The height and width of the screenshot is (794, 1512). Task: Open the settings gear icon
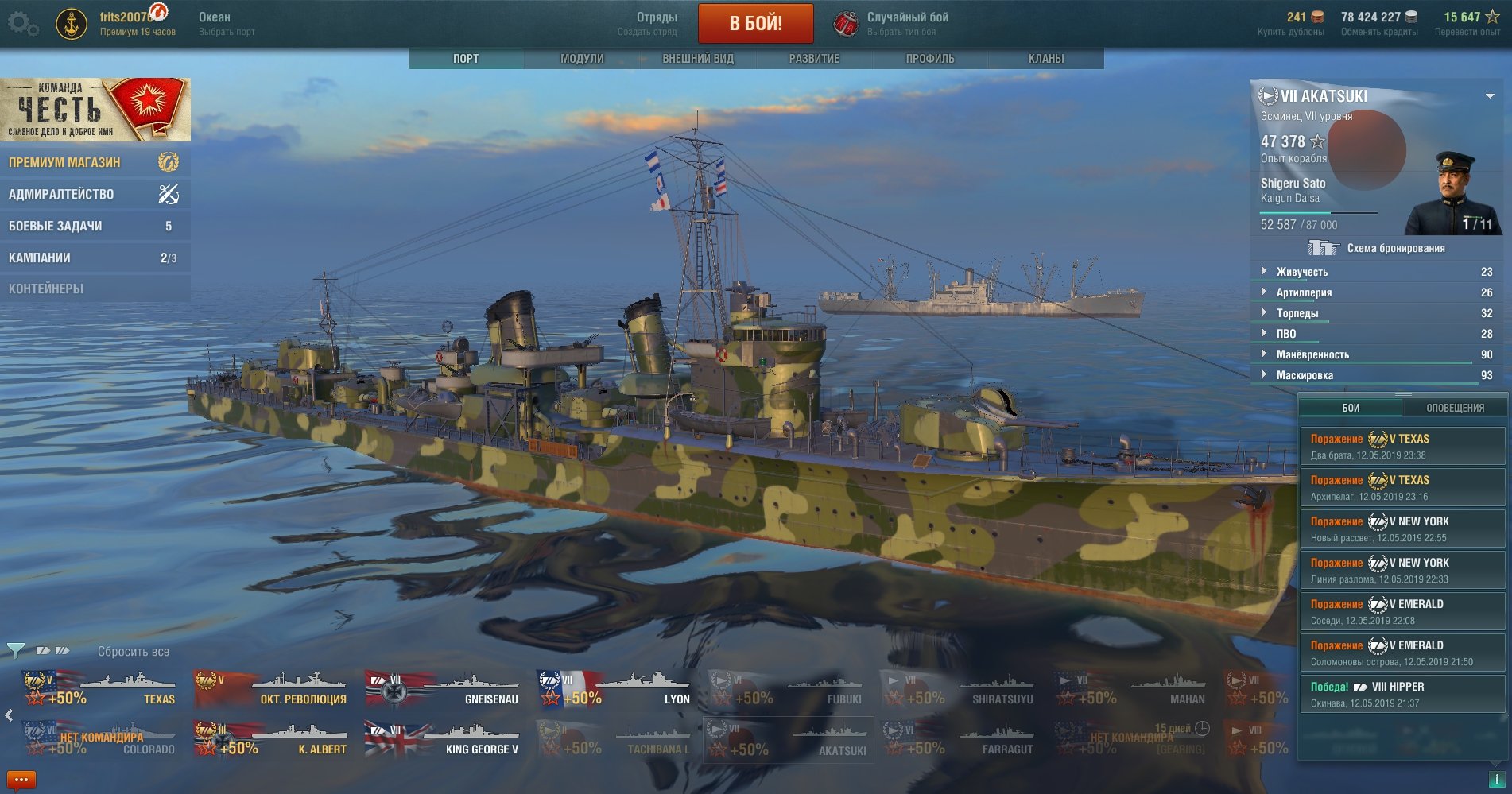[x=22, y=24]
